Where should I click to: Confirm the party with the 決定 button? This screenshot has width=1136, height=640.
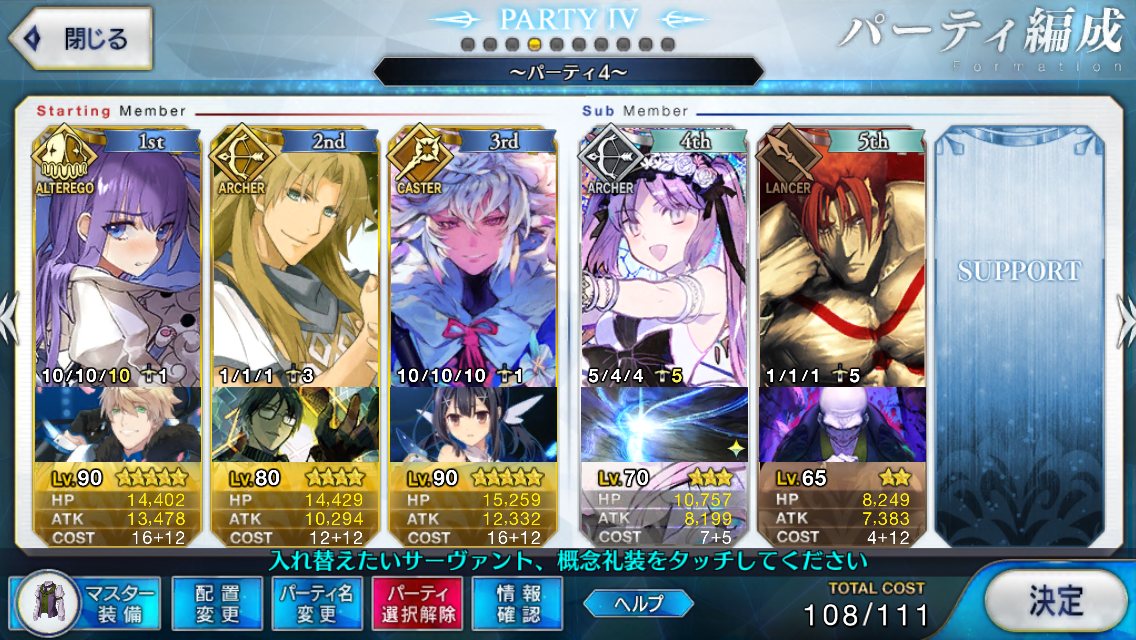click(1057, 601)
